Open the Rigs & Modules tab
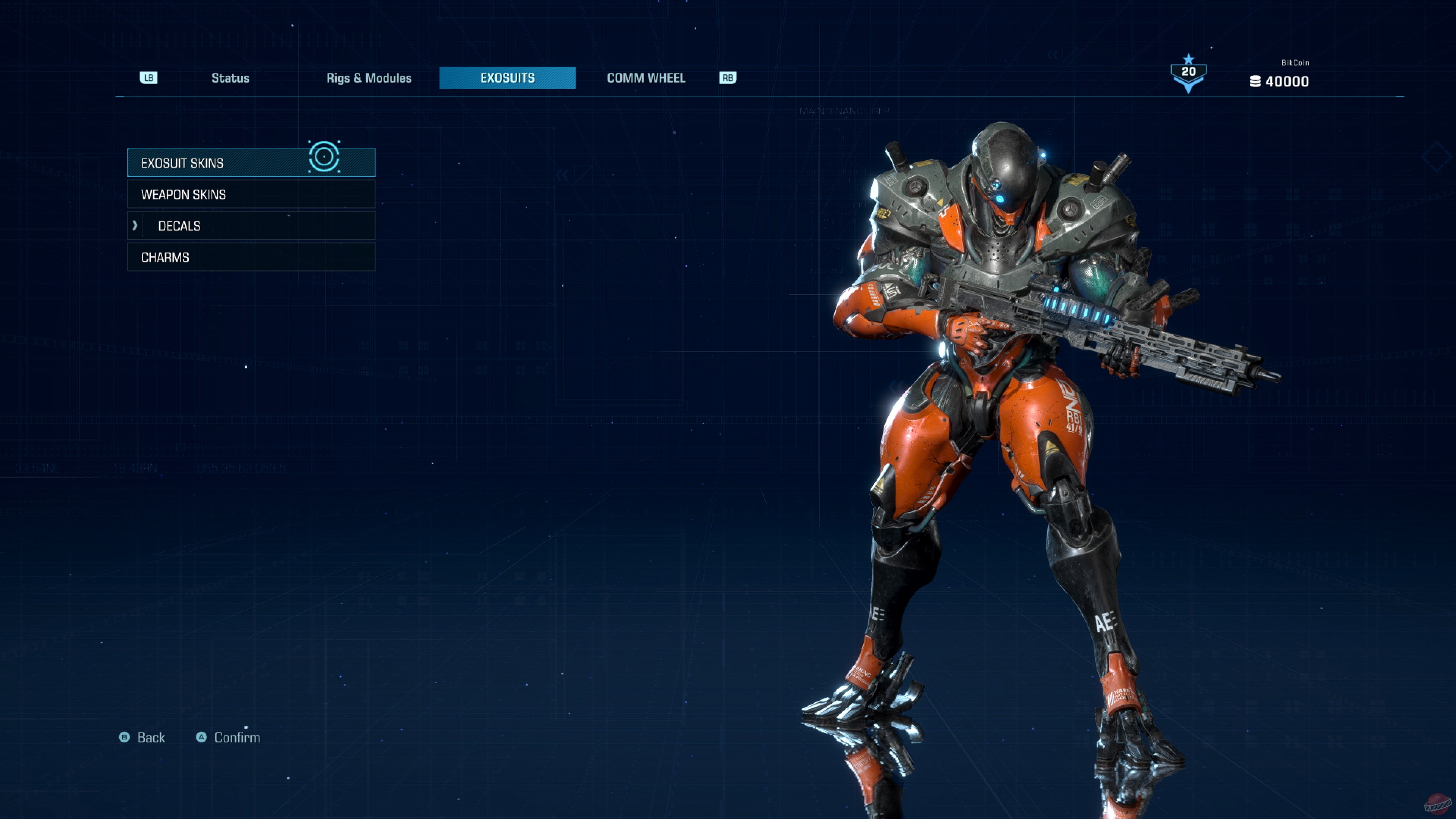Viewport: 1456px width, 819px height. pyautogui.click(x=369, y=78)
